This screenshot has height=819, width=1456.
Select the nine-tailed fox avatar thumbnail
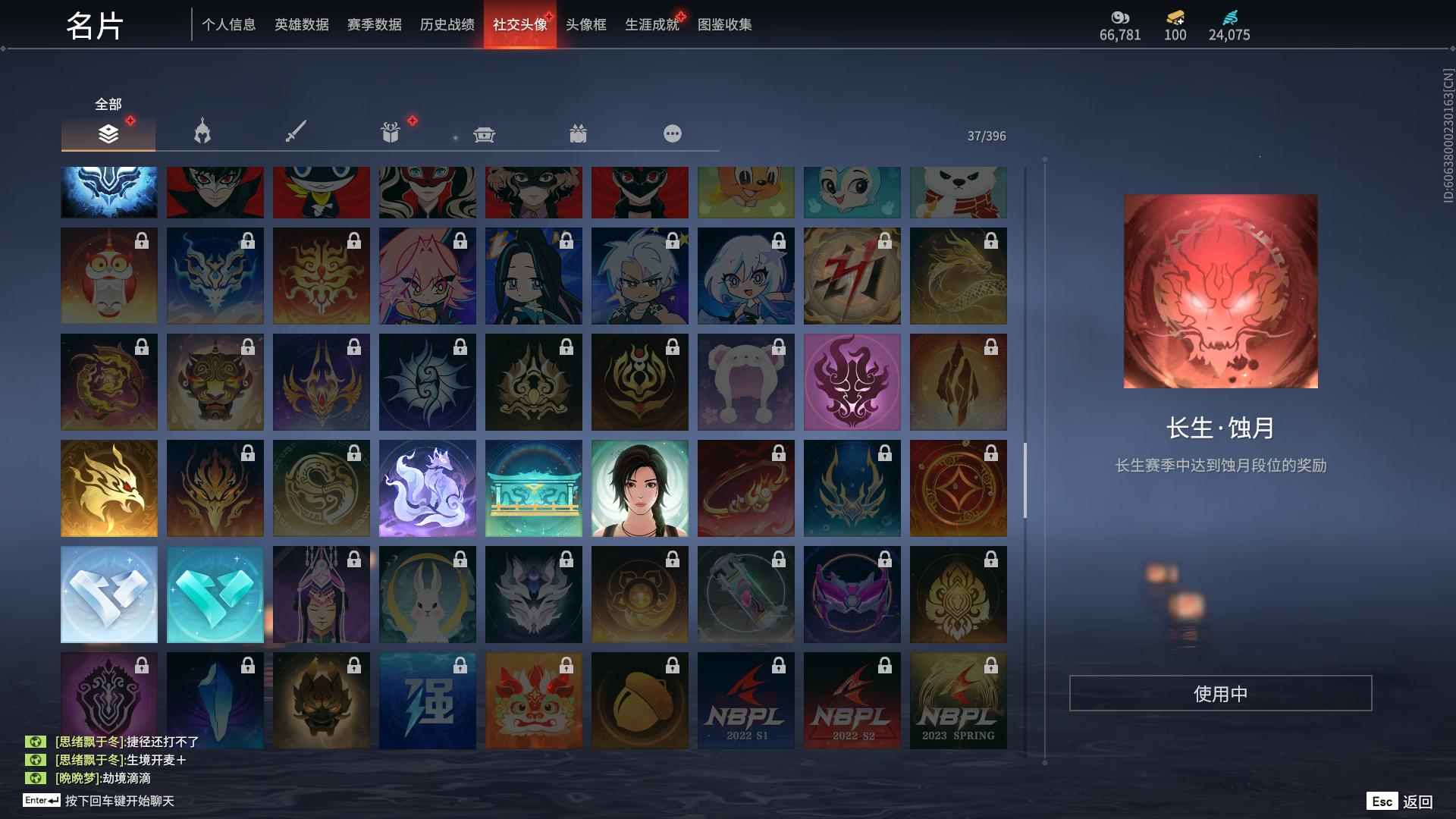click(x=427, y=488)
